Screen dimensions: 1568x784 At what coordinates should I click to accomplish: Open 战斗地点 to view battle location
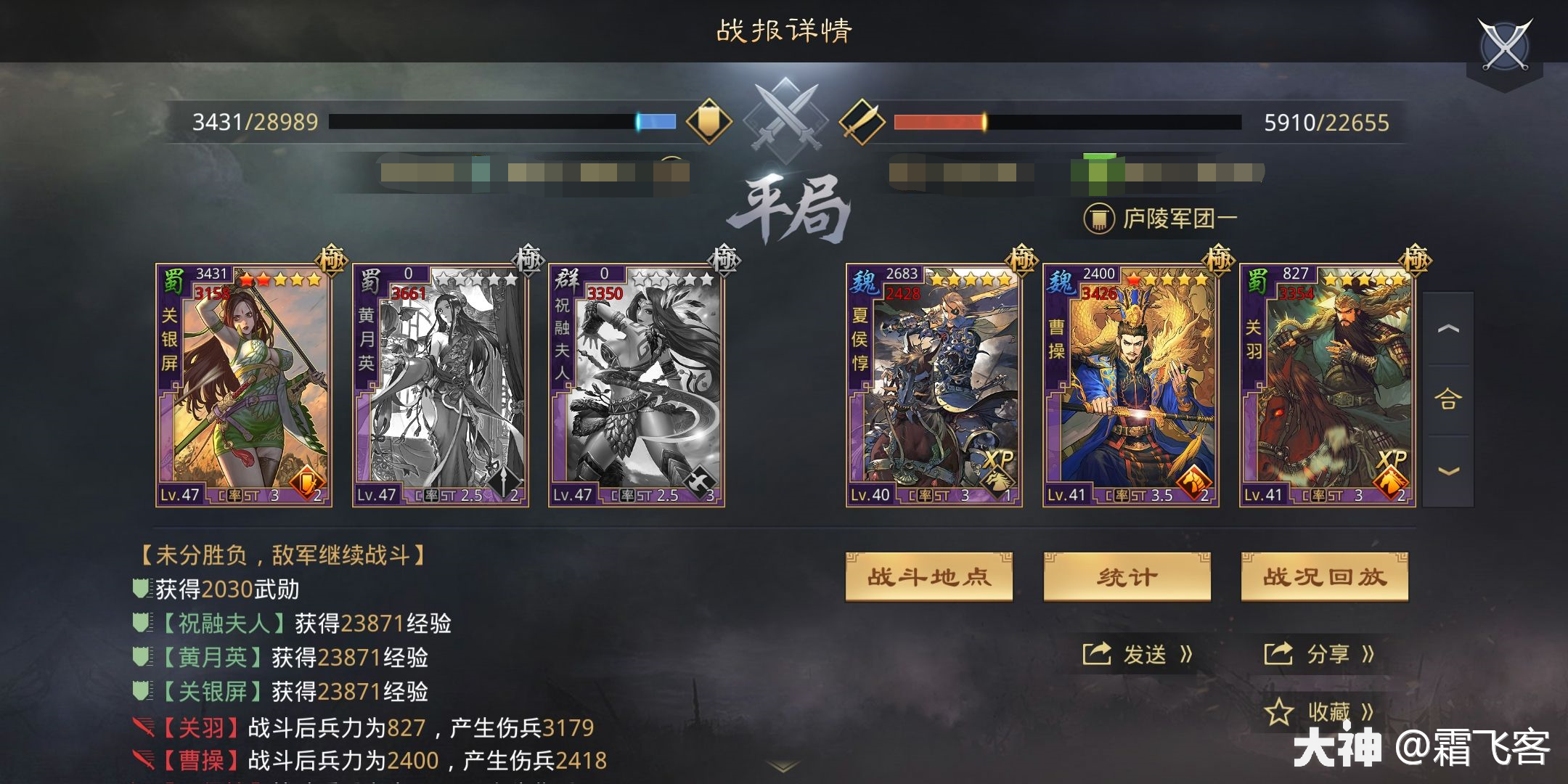[929, 576]
